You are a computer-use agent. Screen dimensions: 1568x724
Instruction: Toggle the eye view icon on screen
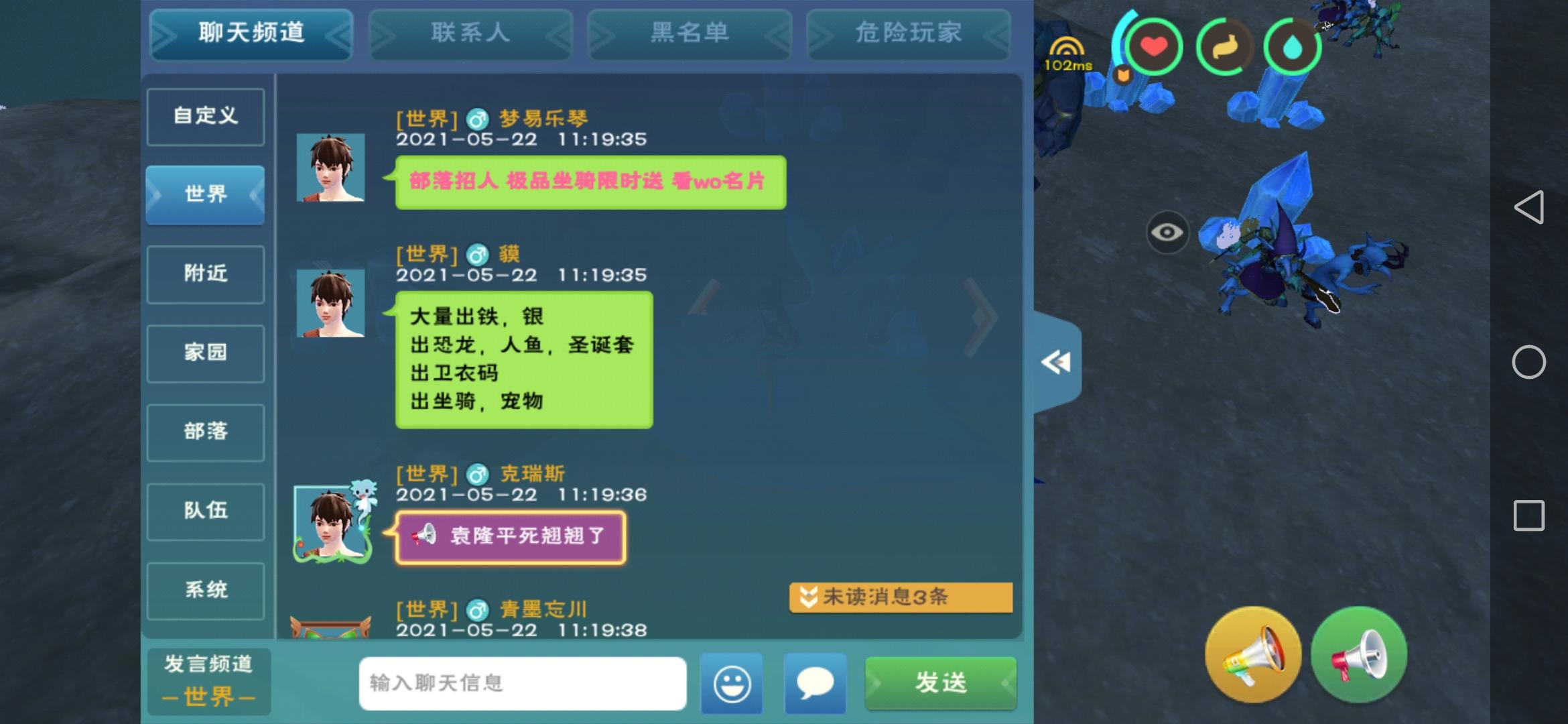(1169, 233)
